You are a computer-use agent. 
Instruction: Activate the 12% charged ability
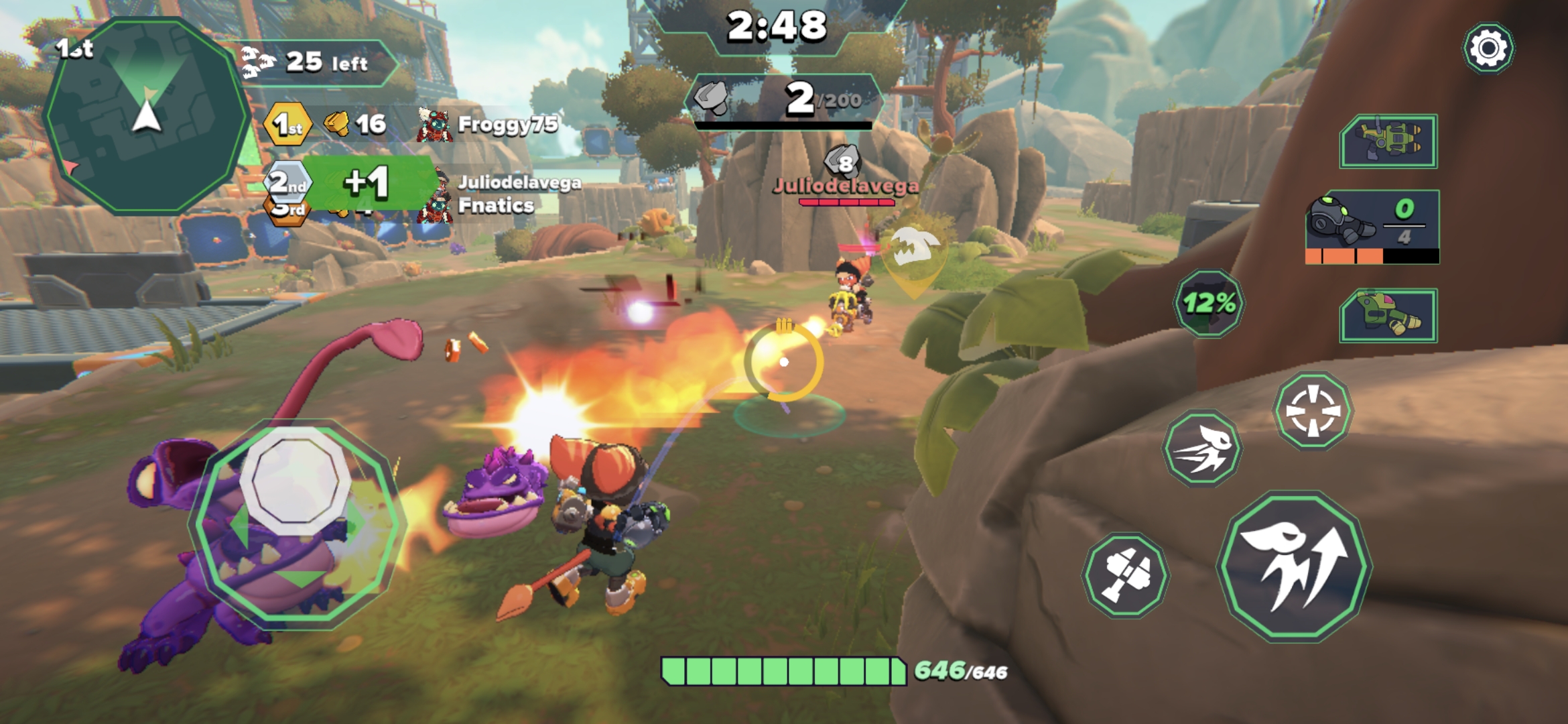tap(1208, 303)
